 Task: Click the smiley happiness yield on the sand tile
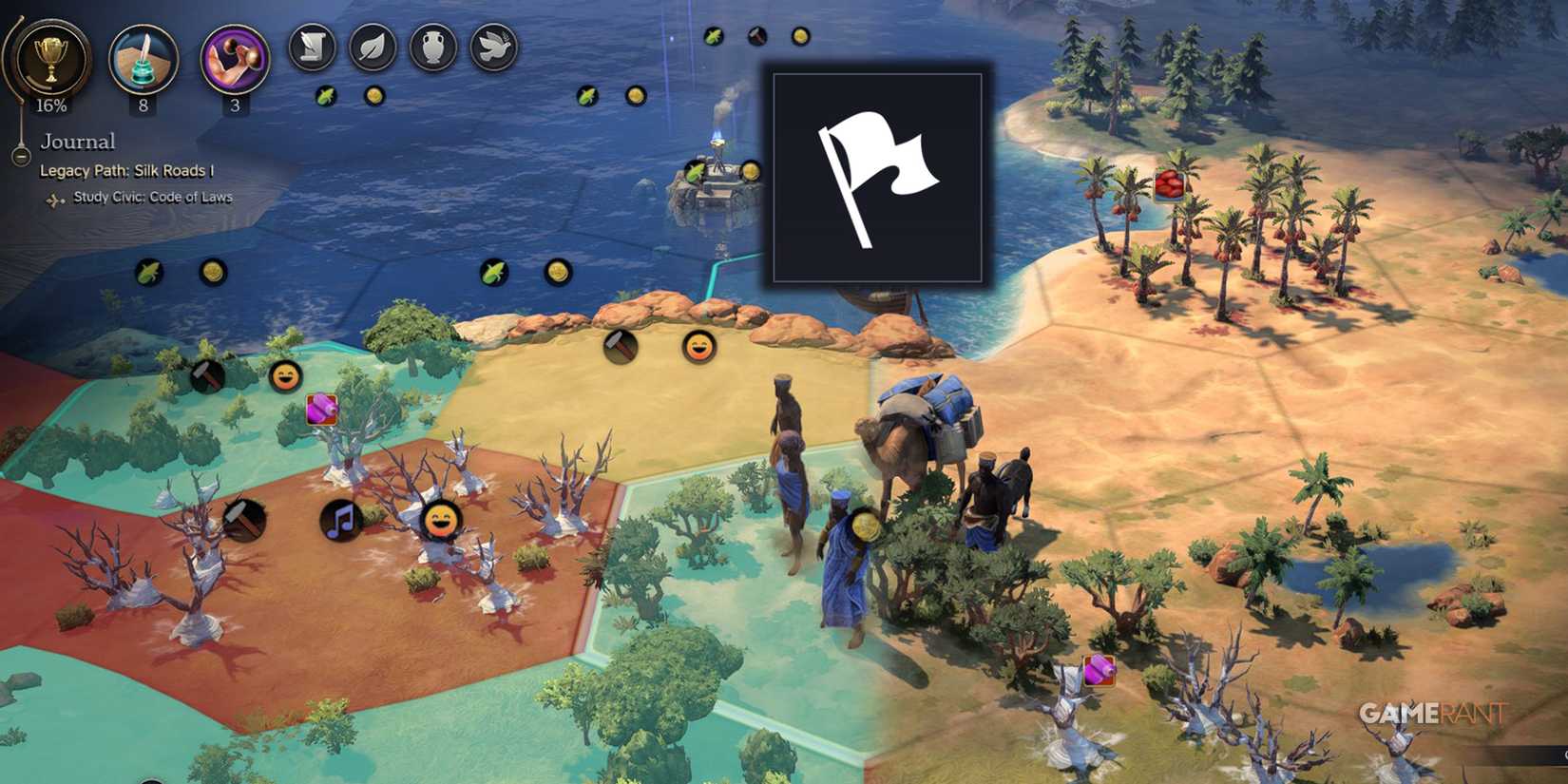click(698, 350)
